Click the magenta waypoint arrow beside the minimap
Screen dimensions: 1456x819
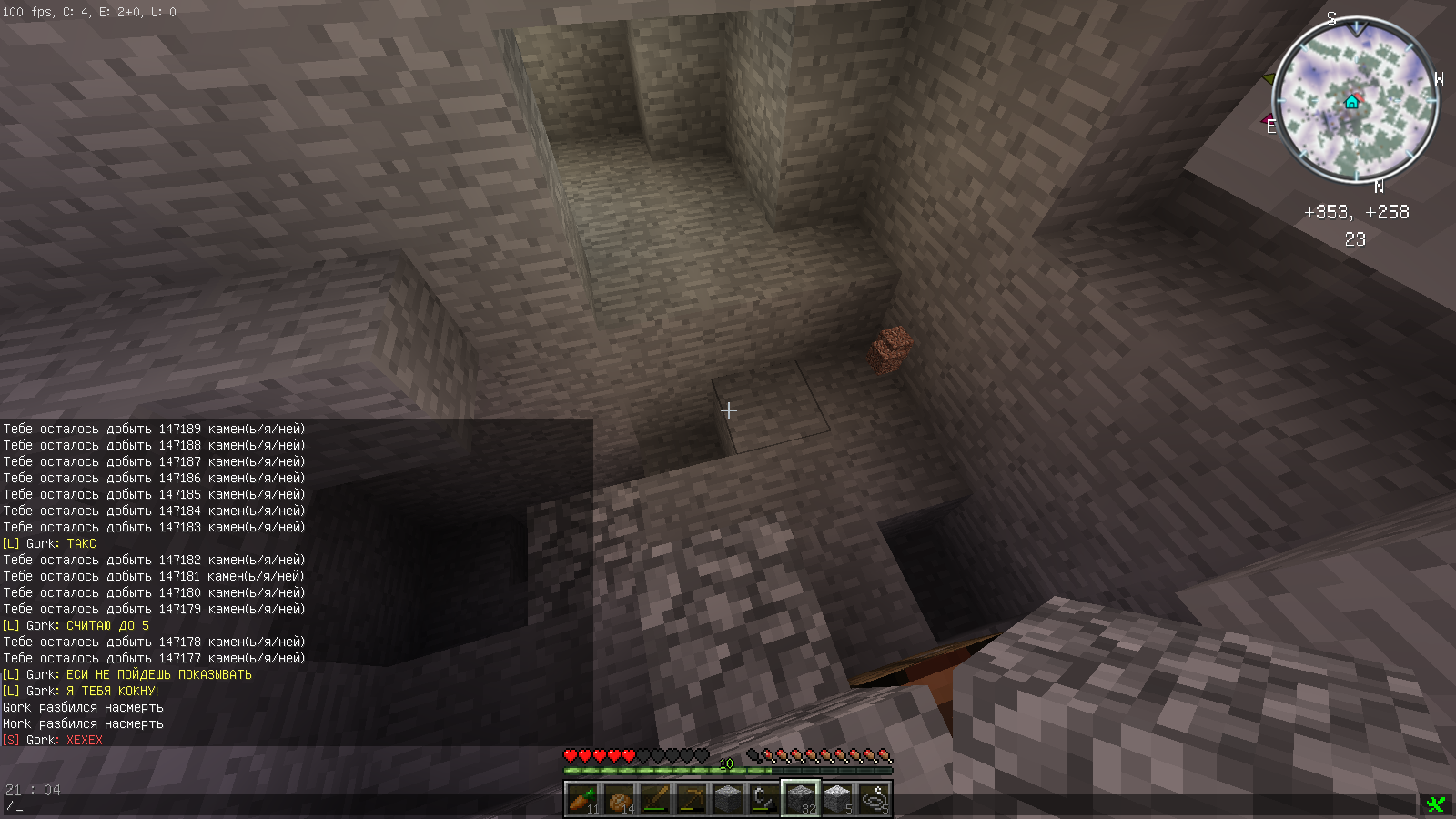click(x=1266, y=118)
